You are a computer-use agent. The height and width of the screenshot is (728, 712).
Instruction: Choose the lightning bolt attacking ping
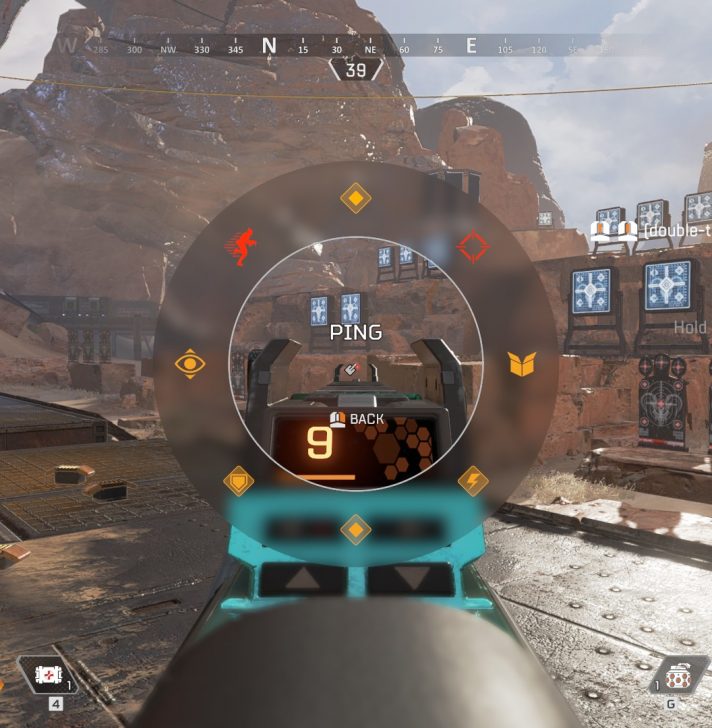pyautogui.click(x=472, y=481)
